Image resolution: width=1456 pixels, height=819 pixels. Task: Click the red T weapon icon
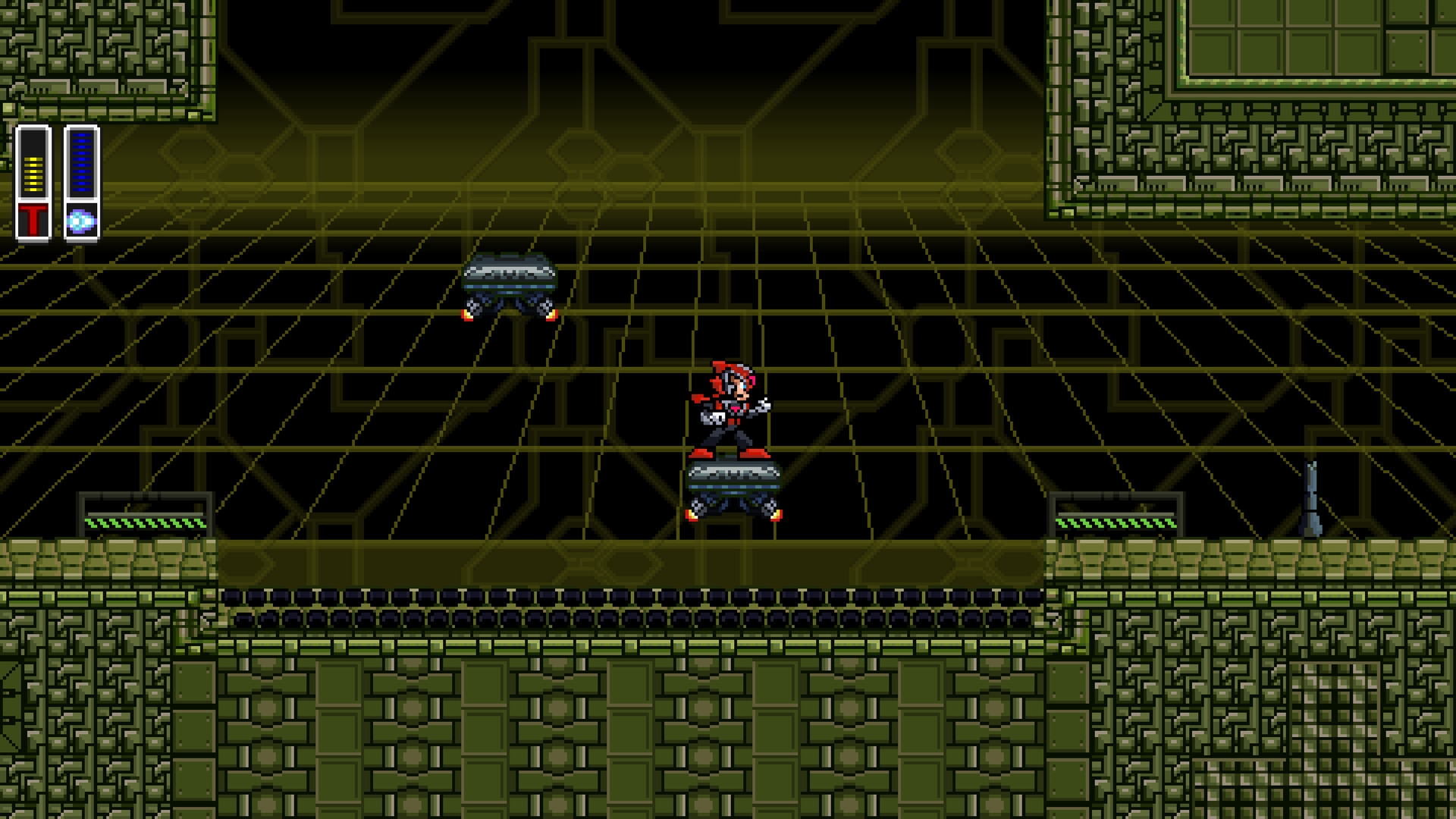tap(35, 218)
